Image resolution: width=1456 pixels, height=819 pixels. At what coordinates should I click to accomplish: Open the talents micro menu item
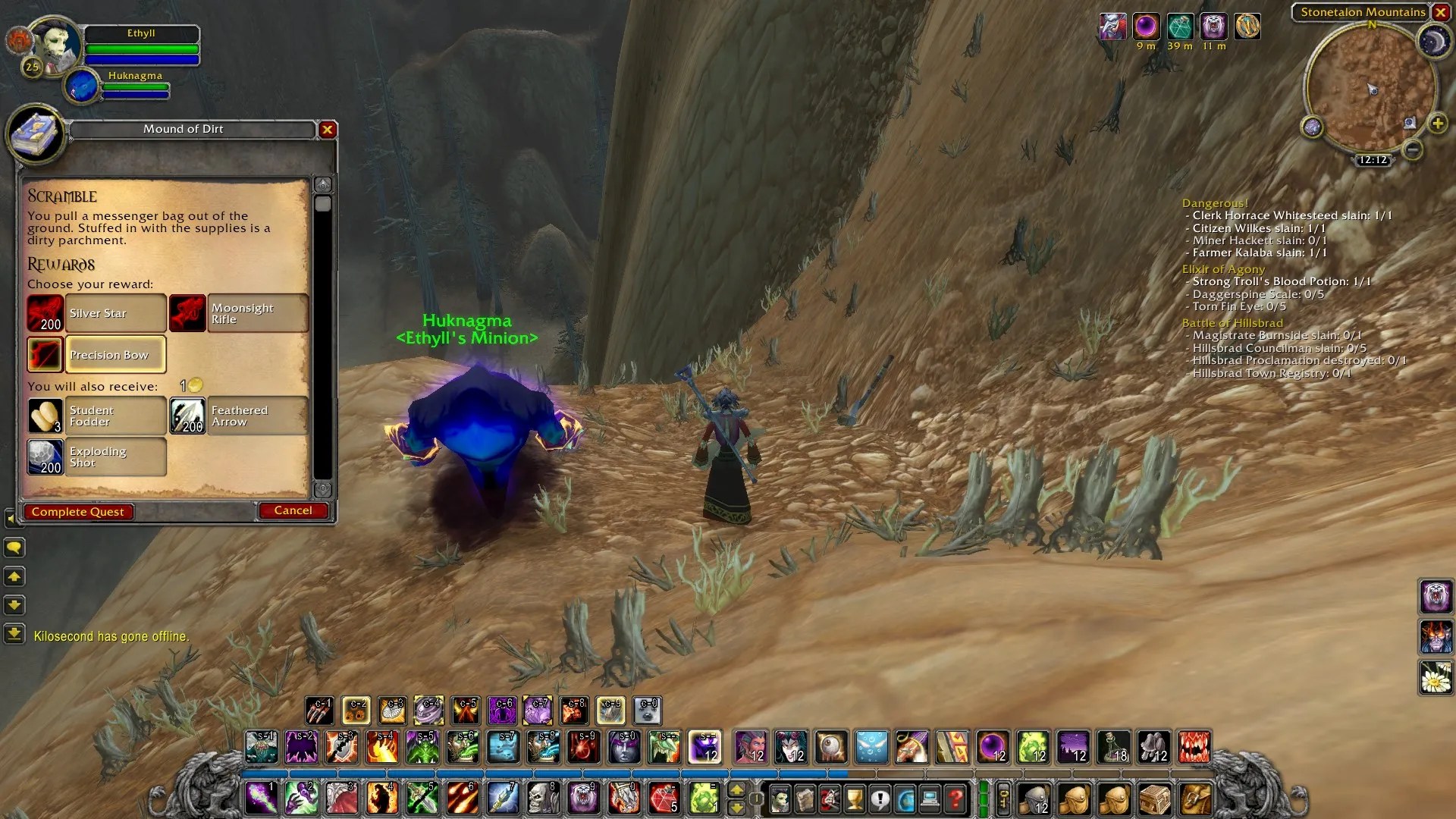(828, 799)
